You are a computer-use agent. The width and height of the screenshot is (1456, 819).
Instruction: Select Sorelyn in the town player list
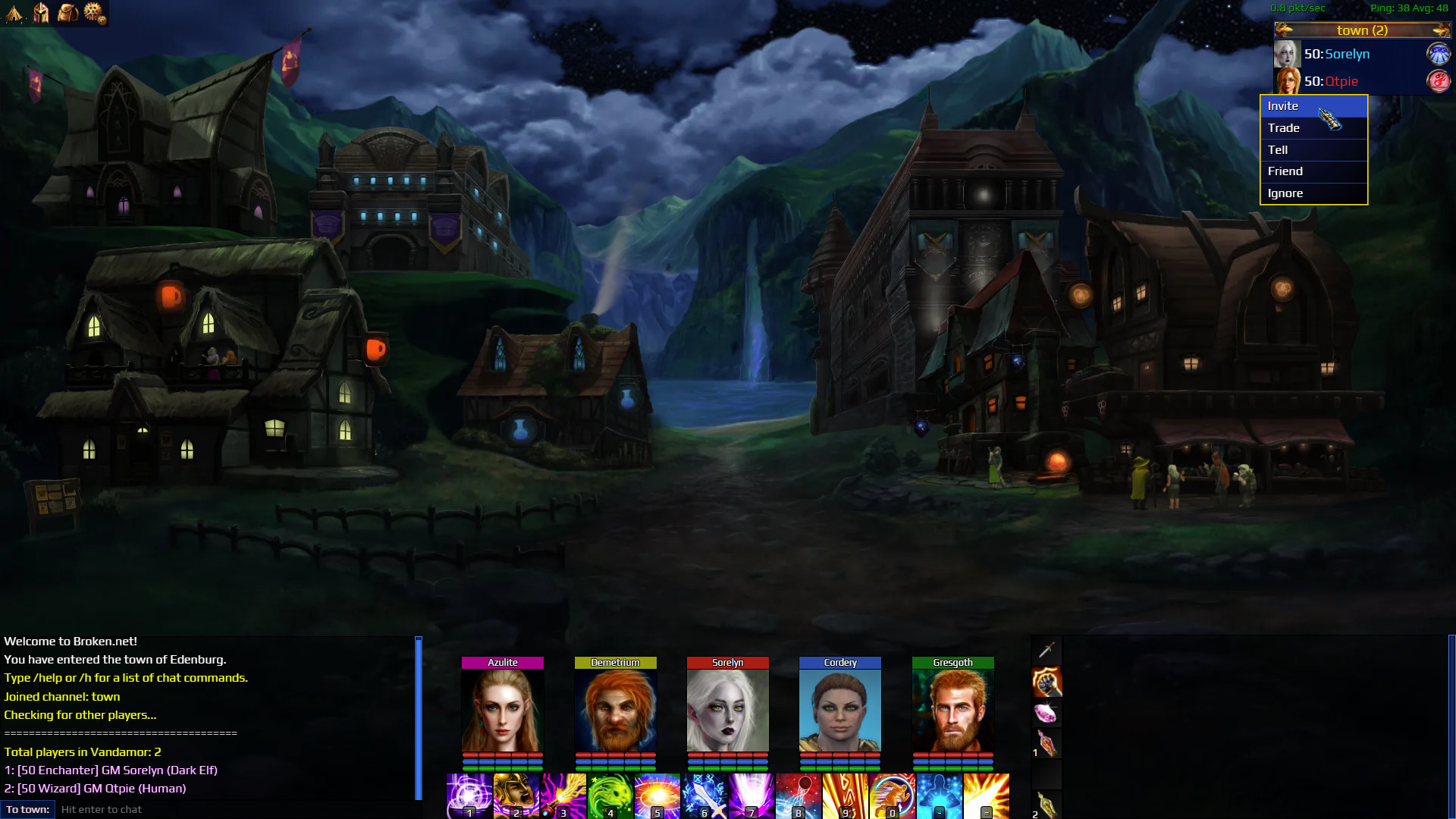click(x=1347, y=54)
